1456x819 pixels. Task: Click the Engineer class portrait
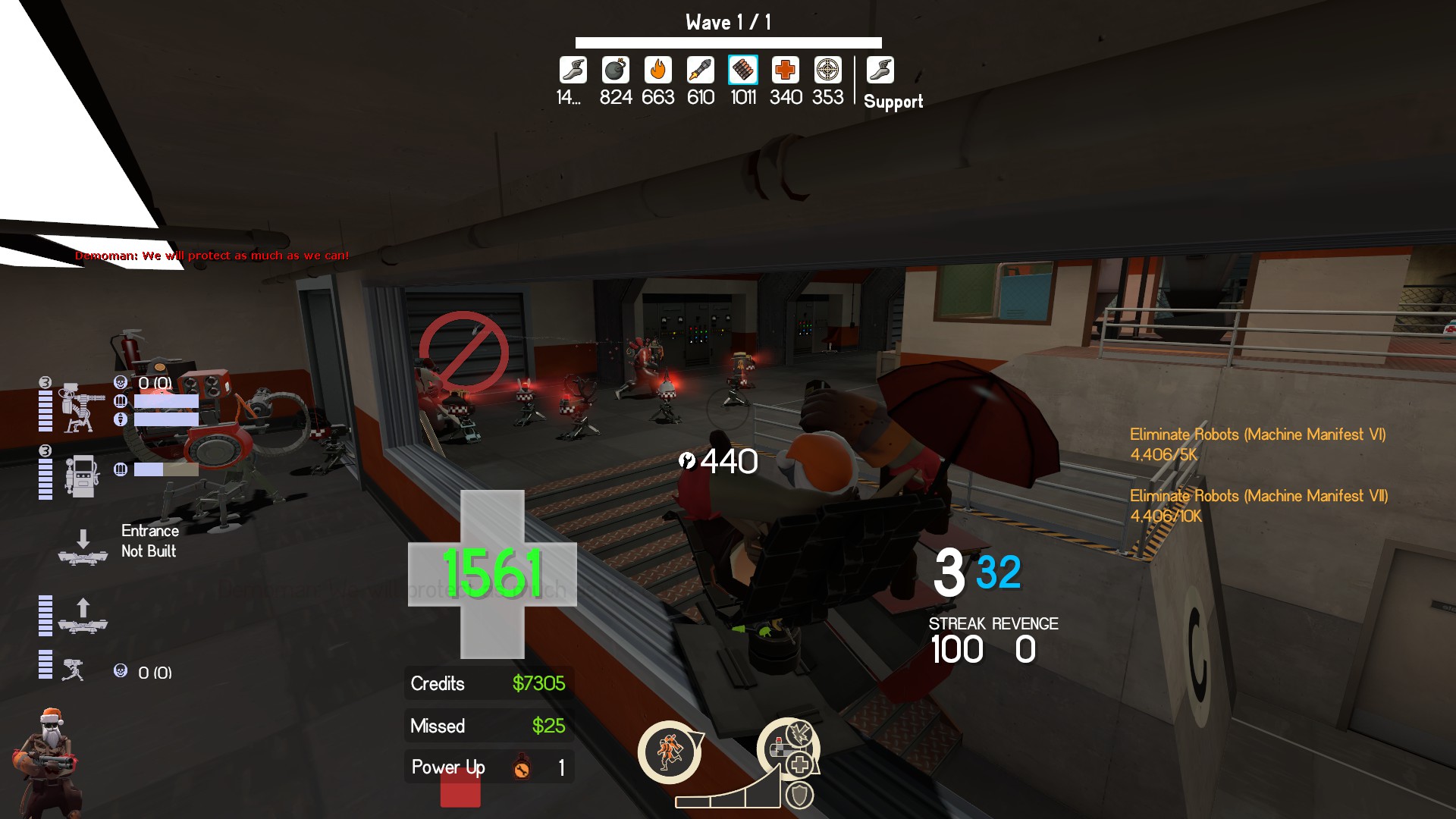(49, 762)
